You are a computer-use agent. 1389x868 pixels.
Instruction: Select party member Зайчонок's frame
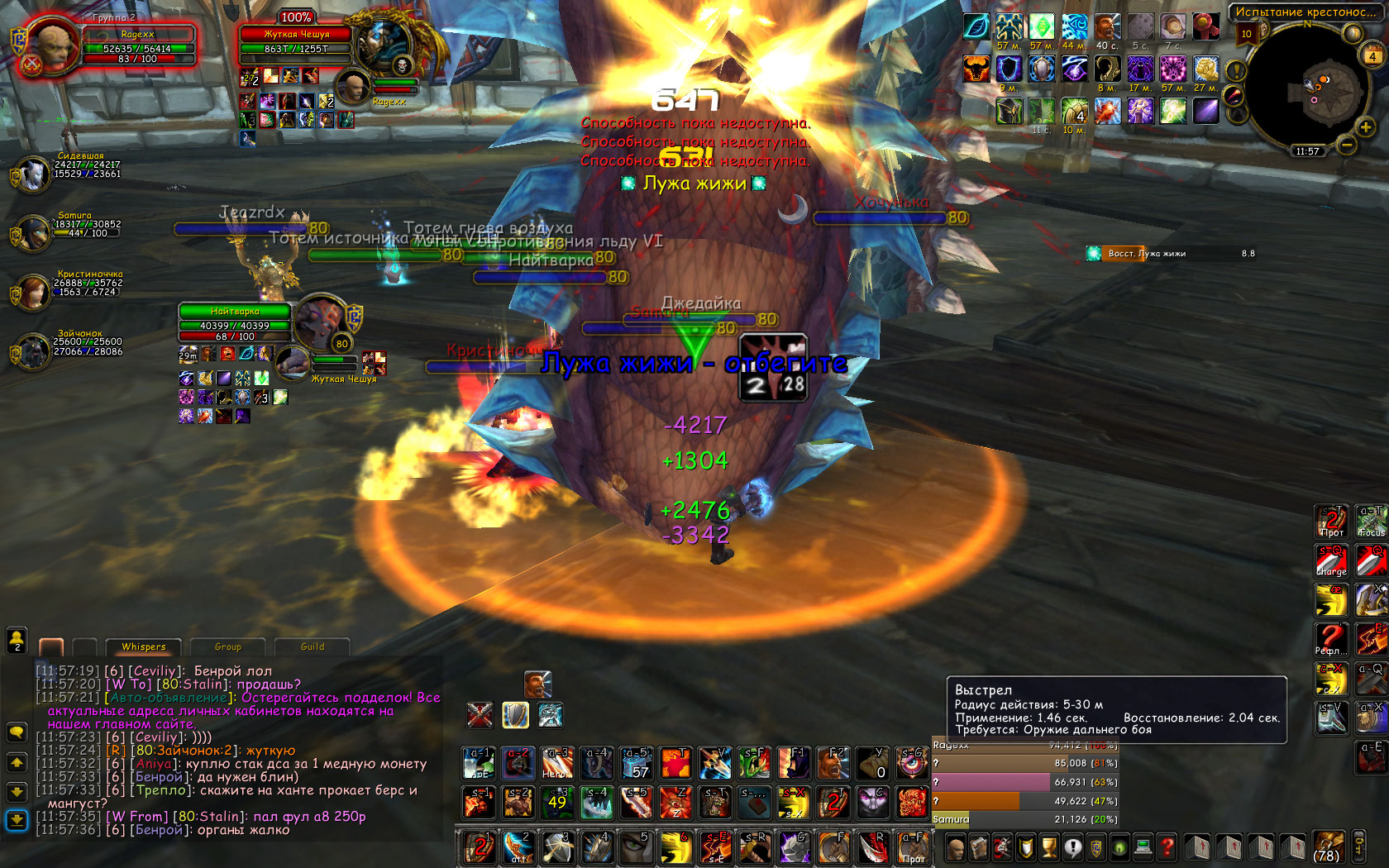pos(33,351)
